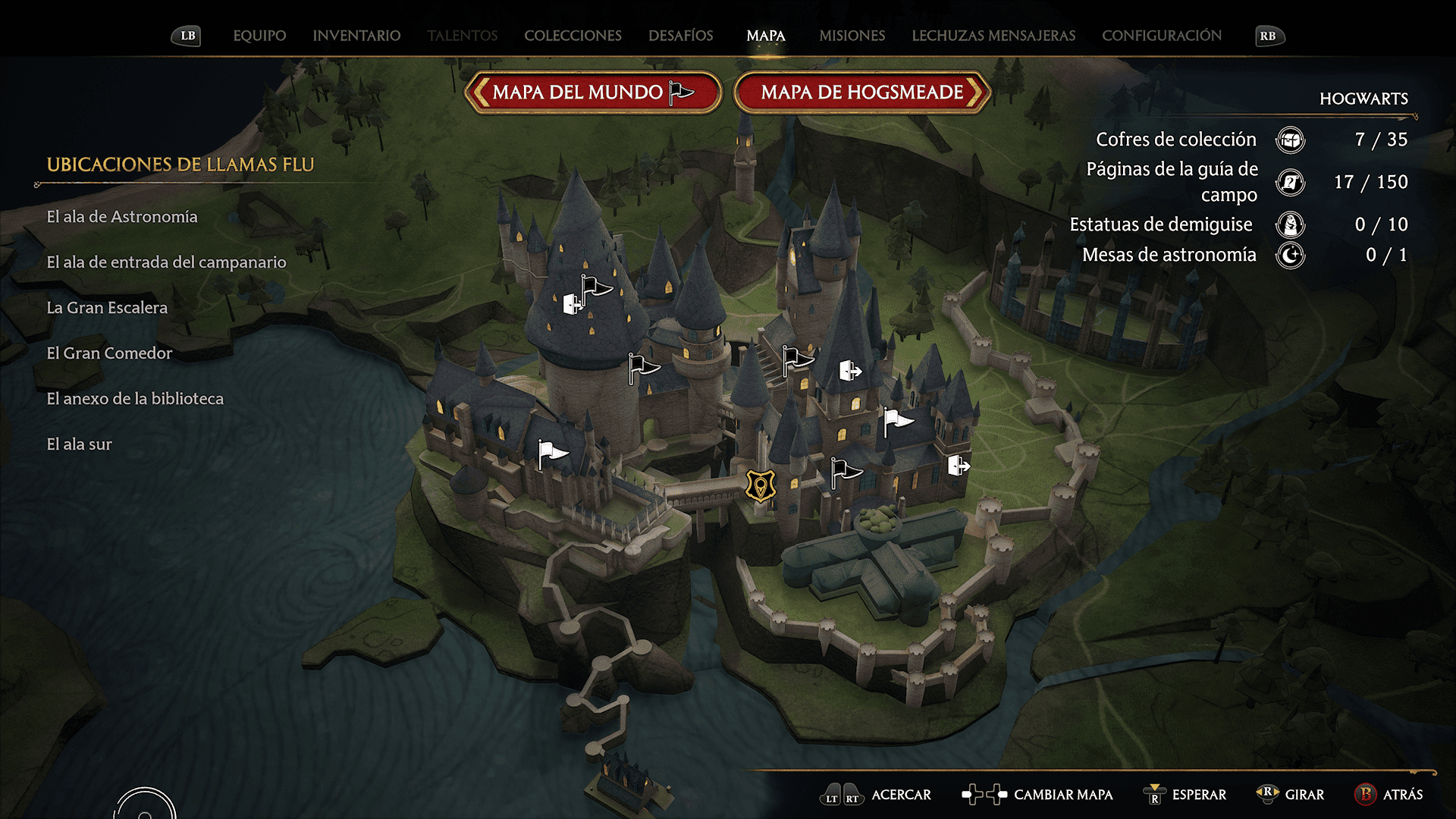The image size is (1456, 819).
Task: Switch to Mapa de Hogsmeade
Action: [x=862, y=93]
